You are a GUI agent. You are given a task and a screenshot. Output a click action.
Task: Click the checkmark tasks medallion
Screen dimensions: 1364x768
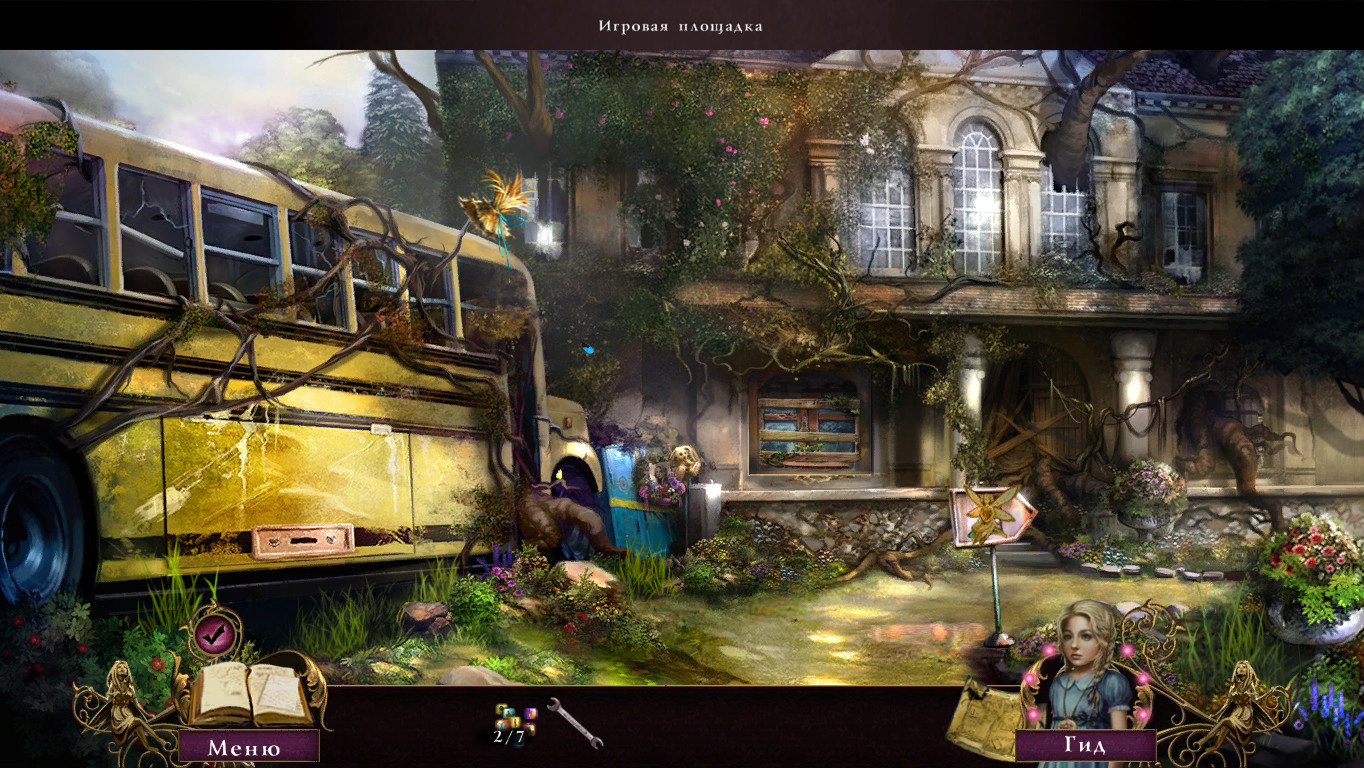point(214,632)
